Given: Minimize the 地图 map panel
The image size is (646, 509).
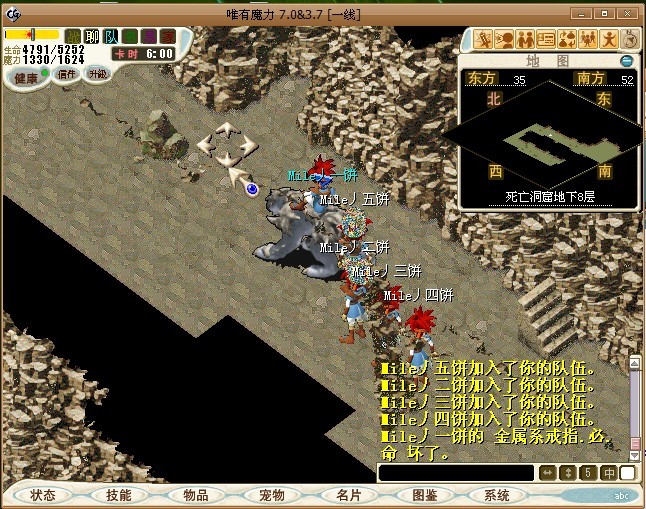Looking at the screenshot, I should coord(626,61).
